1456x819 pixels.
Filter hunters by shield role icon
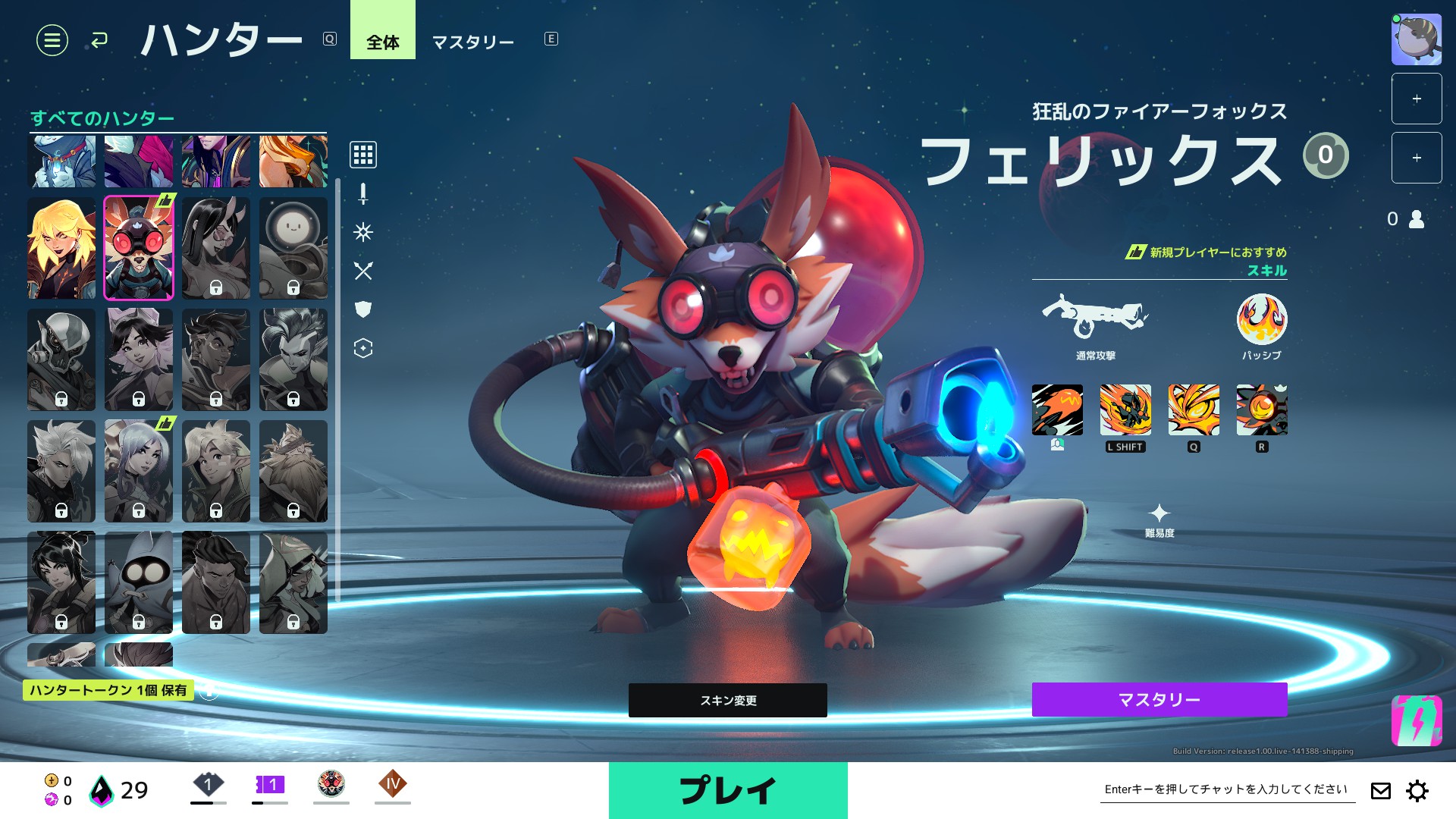(x=363, y=309)
